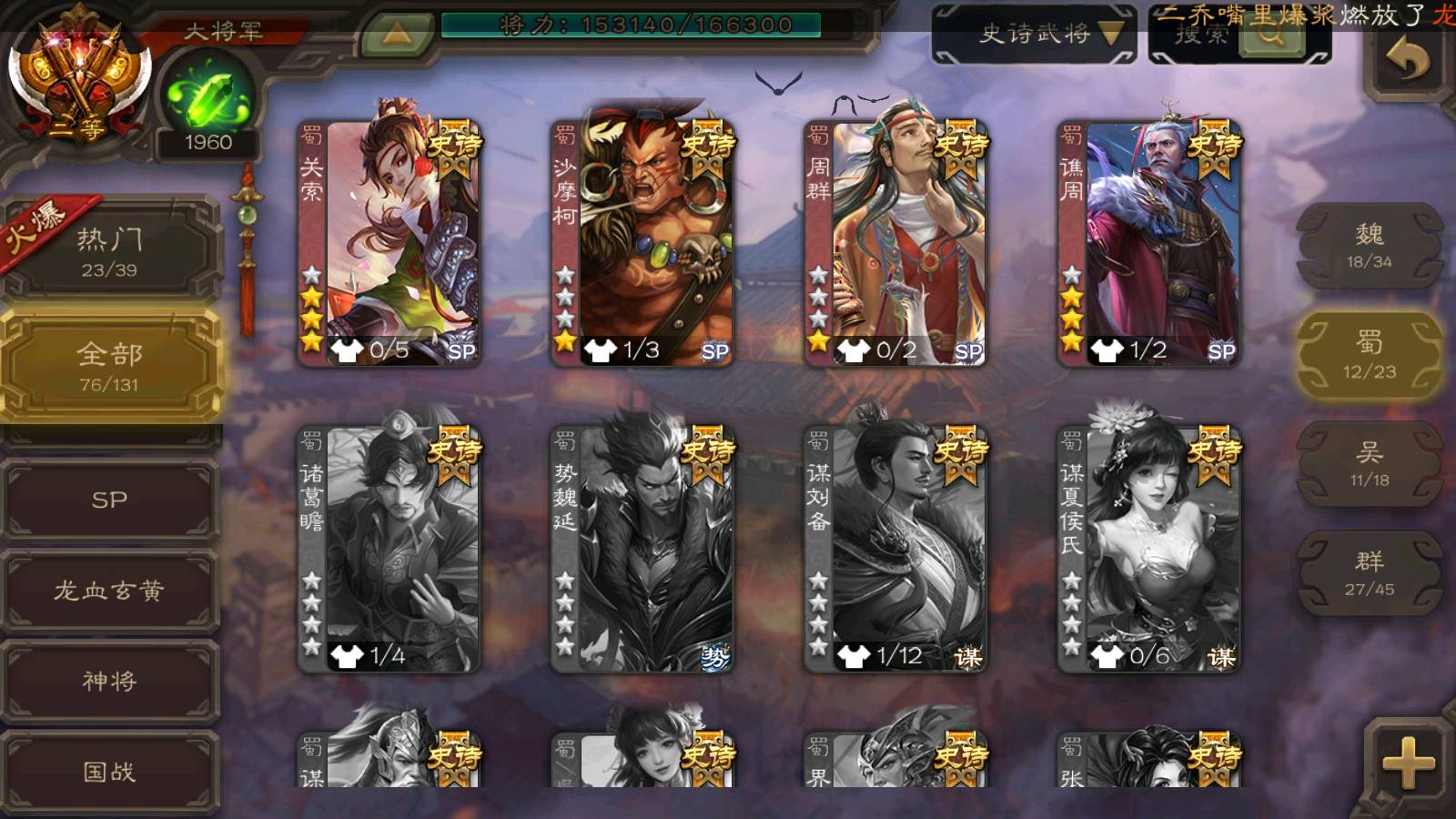This screenshot has width=1456, height=819.
Task: Filter generals by 蜀 faction
Action: tap(1369, 355)
